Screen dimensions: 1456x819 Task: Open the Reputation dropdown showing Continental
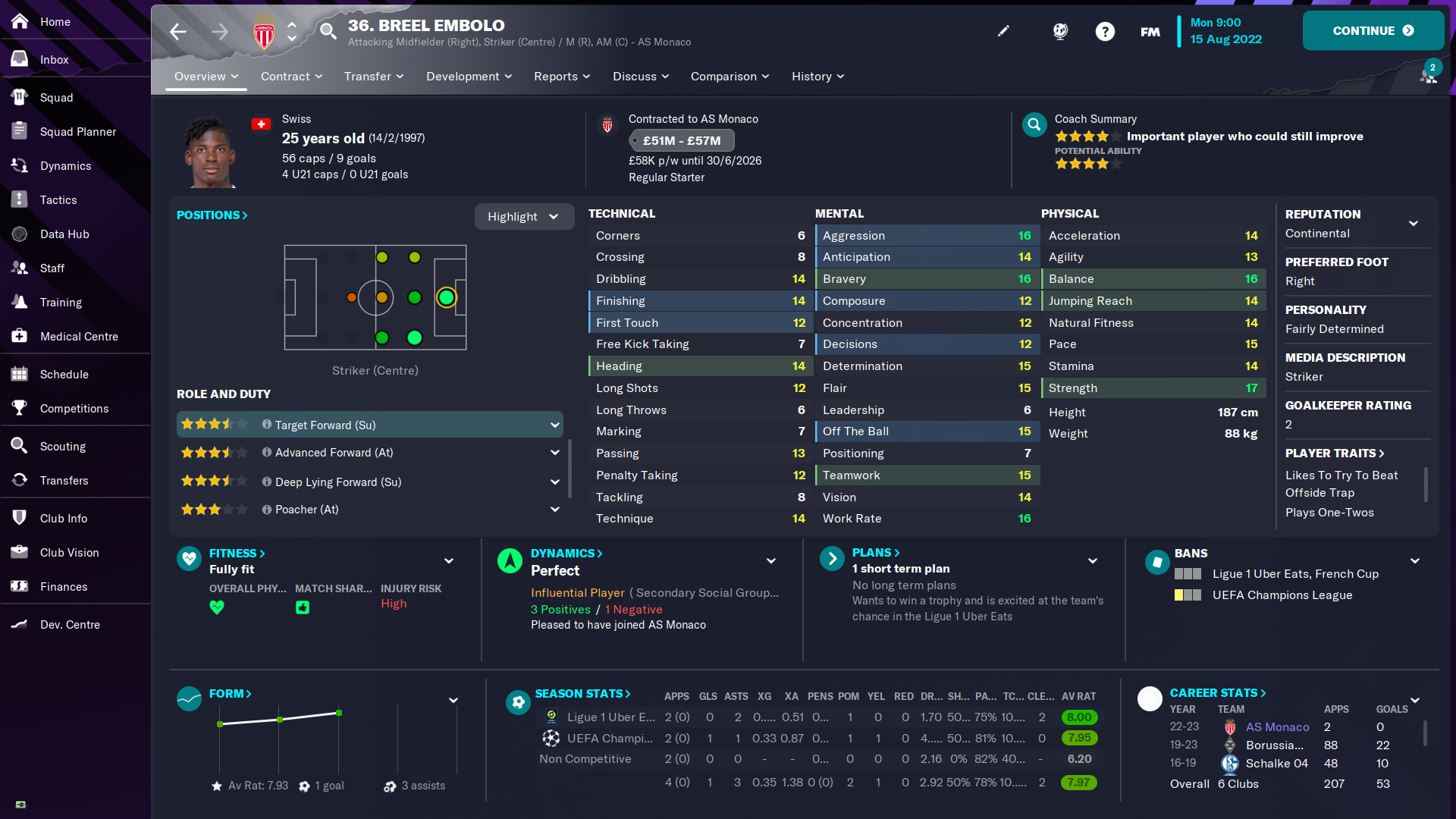click(1414, 223)
